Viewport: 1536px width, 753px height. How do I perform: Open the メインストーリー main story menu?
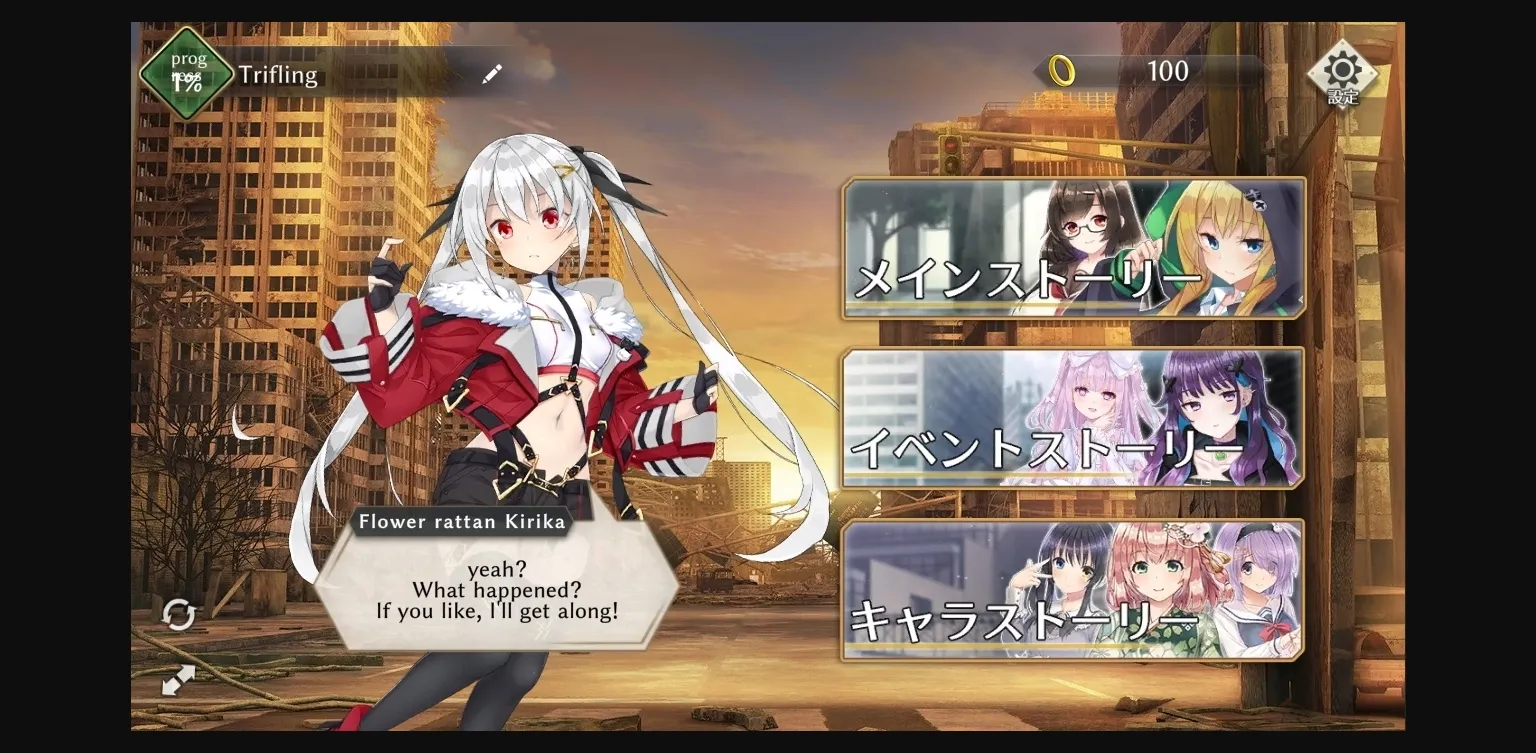pyautogui.click(x=1073, y=247)
